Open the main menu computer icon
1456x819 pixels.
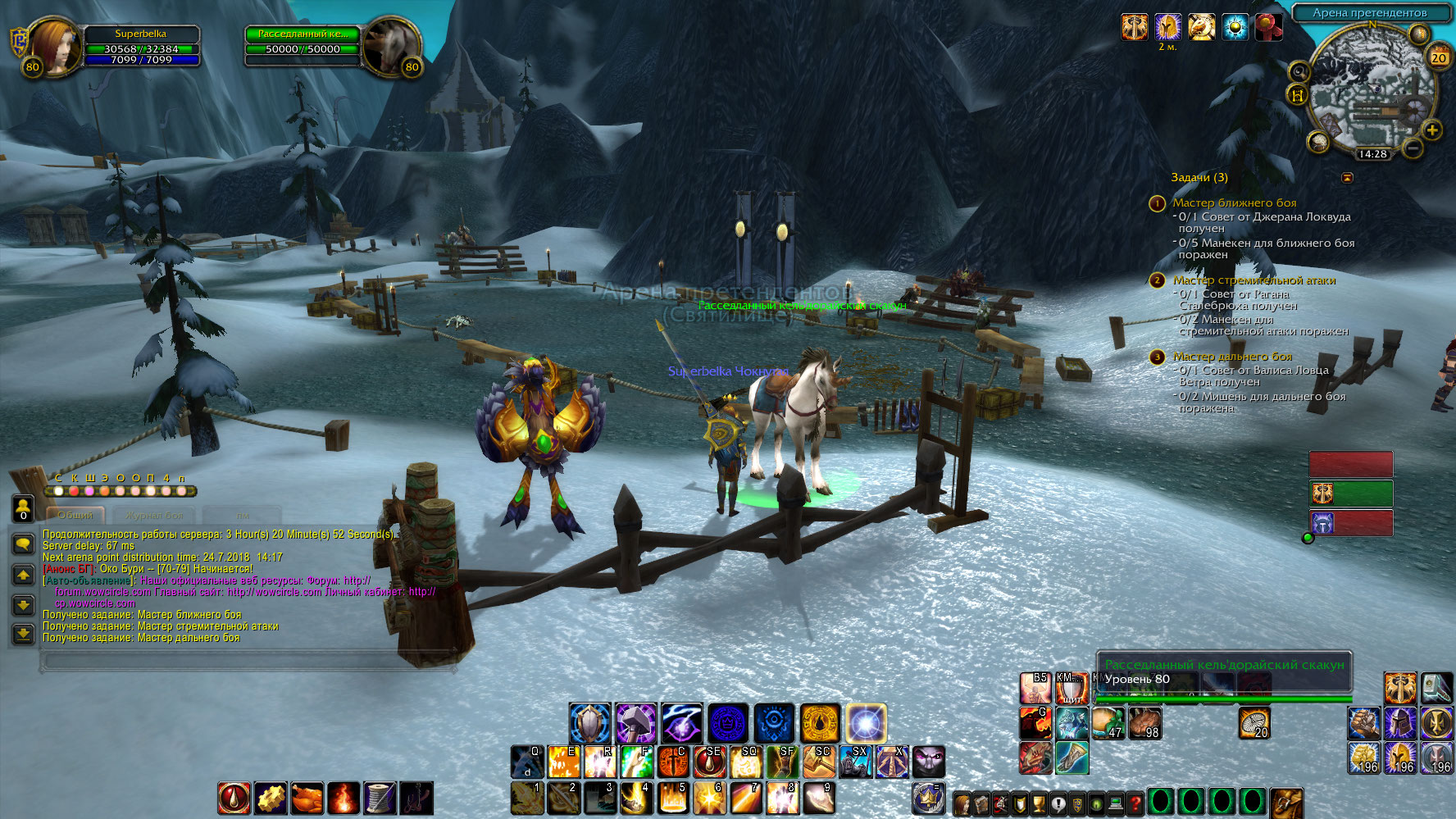(1115, 804)
